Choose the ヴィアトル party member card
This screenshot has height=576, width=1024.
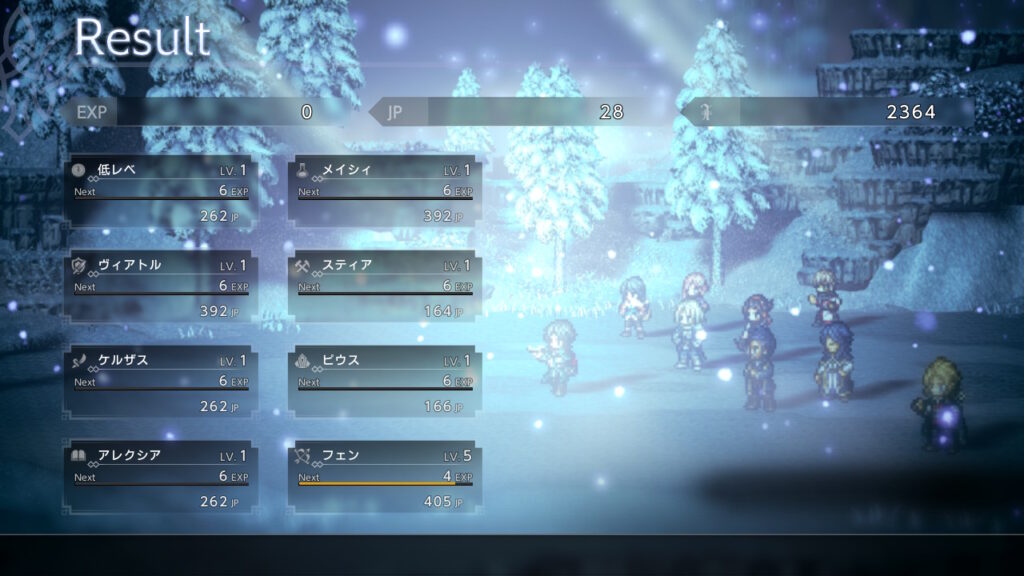[x=160, y=286]
